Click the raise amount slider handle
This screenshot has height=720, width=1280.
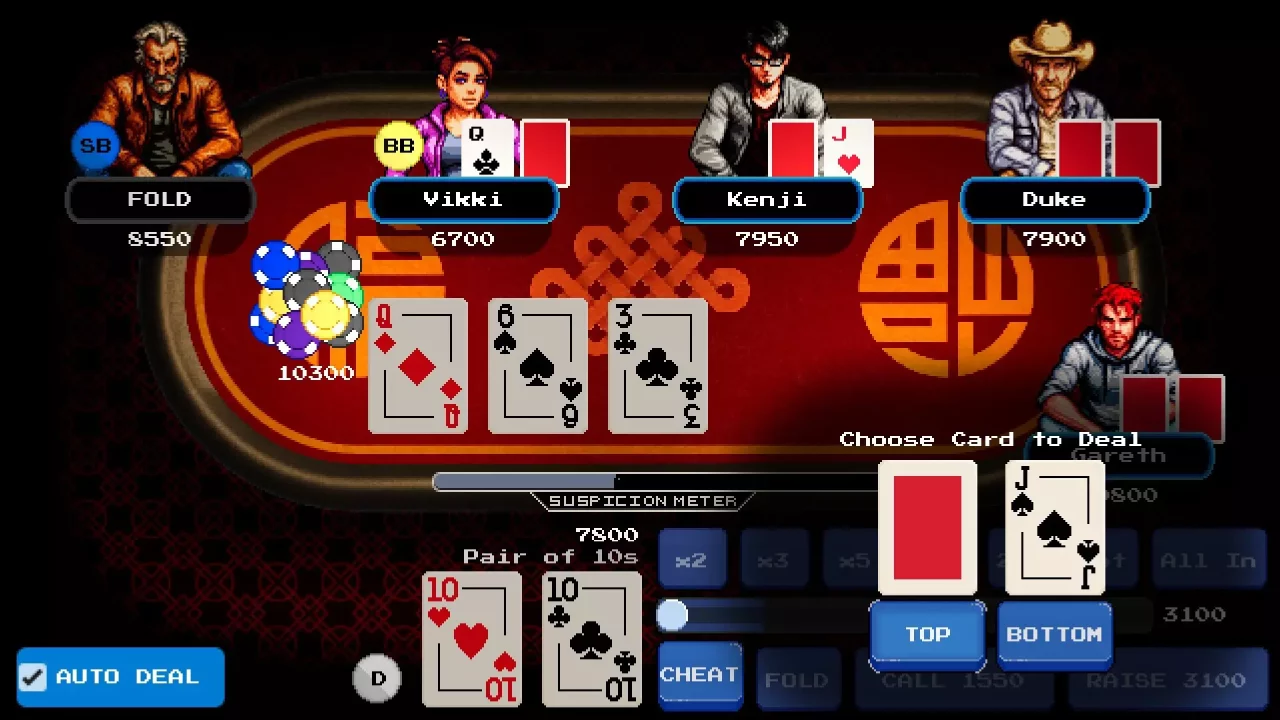pyautogui.click(x=674, y=615)
